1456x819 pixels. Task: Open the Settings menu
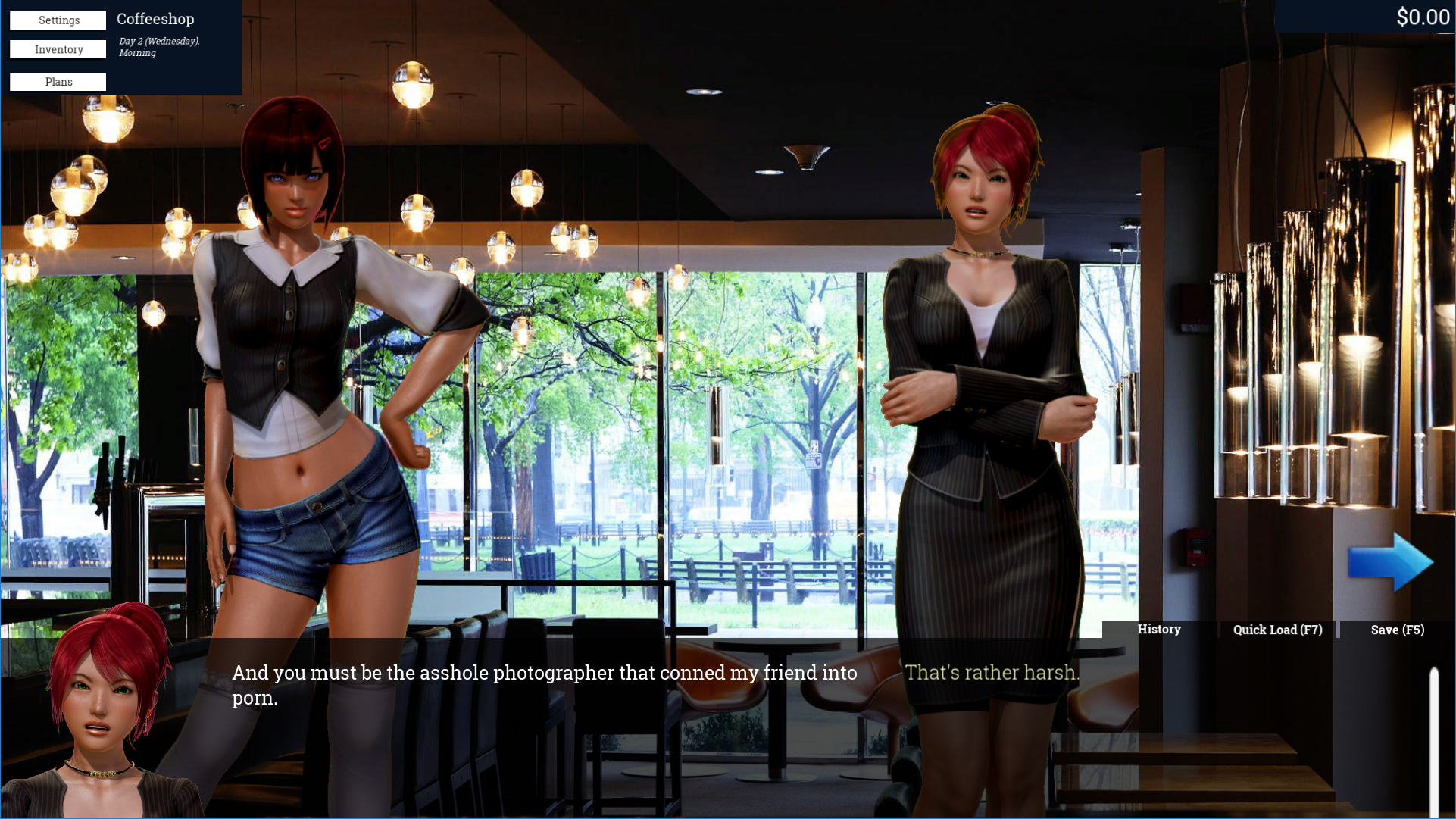58,20
